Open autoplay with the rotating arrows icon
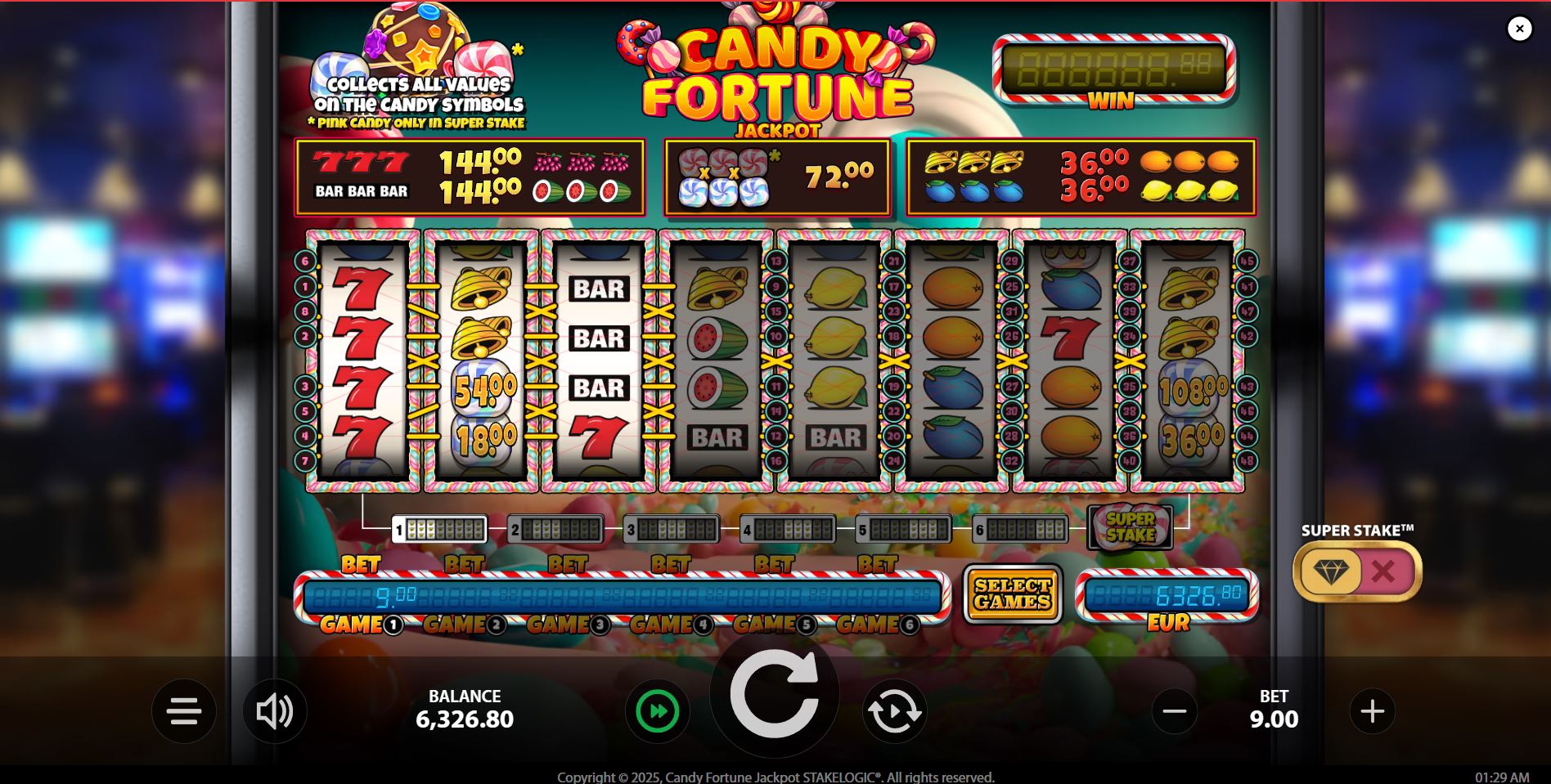This screenshot has width=1551, height=784. pyautogui.click(x=895, y=710)
